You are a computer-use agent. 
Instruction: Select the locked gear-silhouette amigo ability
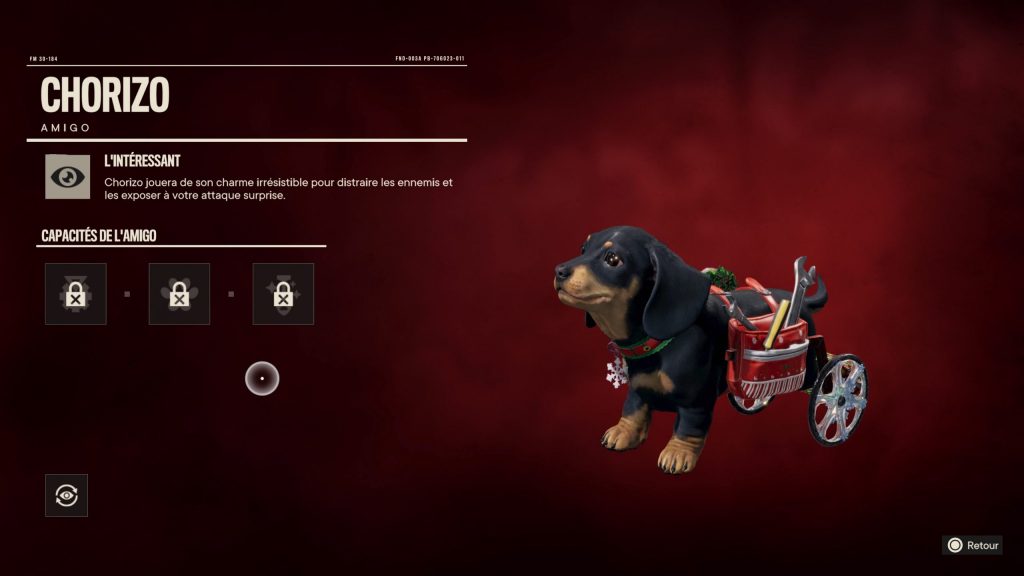(x=75, y=294)
